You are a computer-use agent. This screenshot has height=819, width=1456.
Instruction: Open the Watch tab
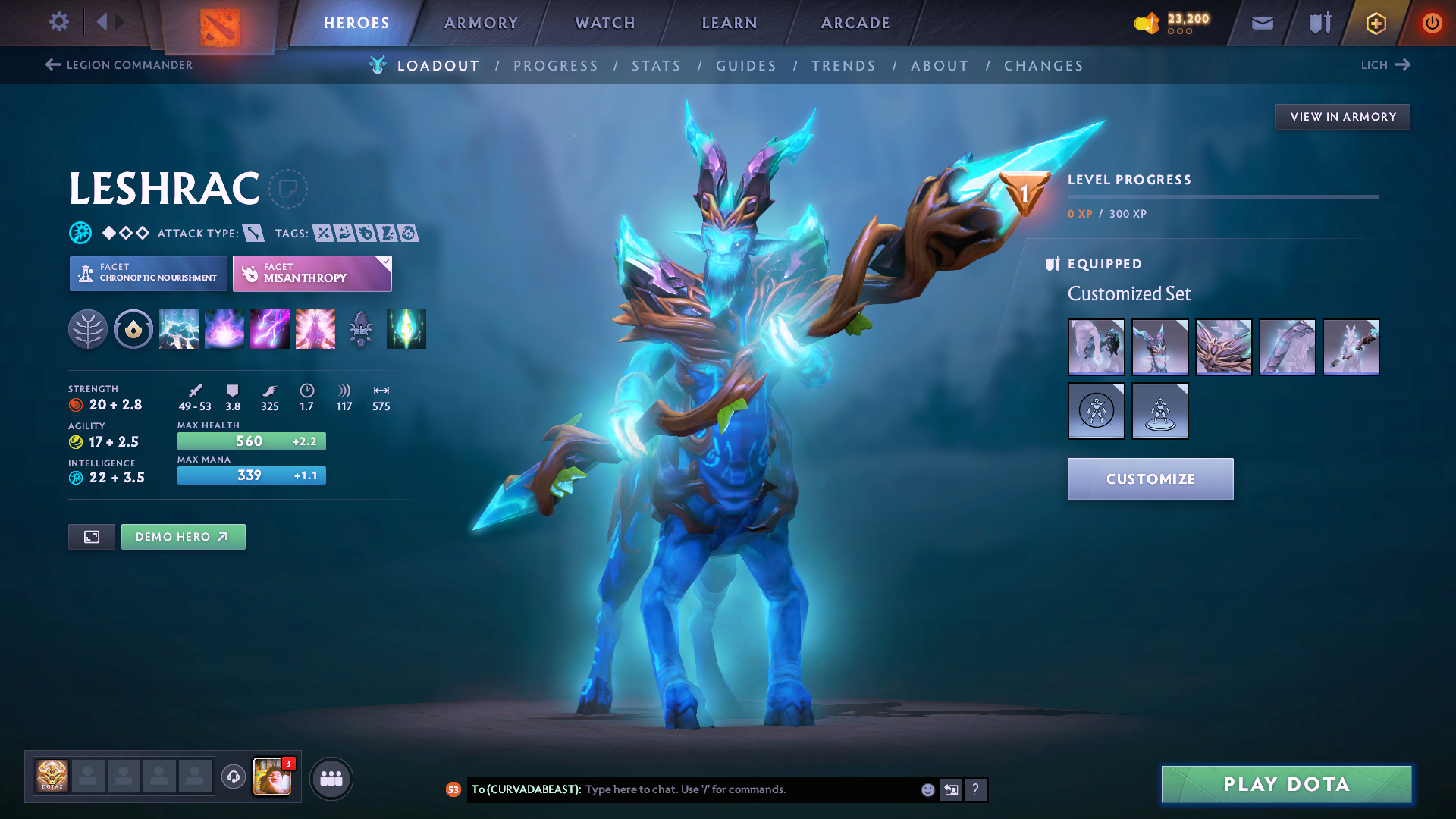[605, 24]
